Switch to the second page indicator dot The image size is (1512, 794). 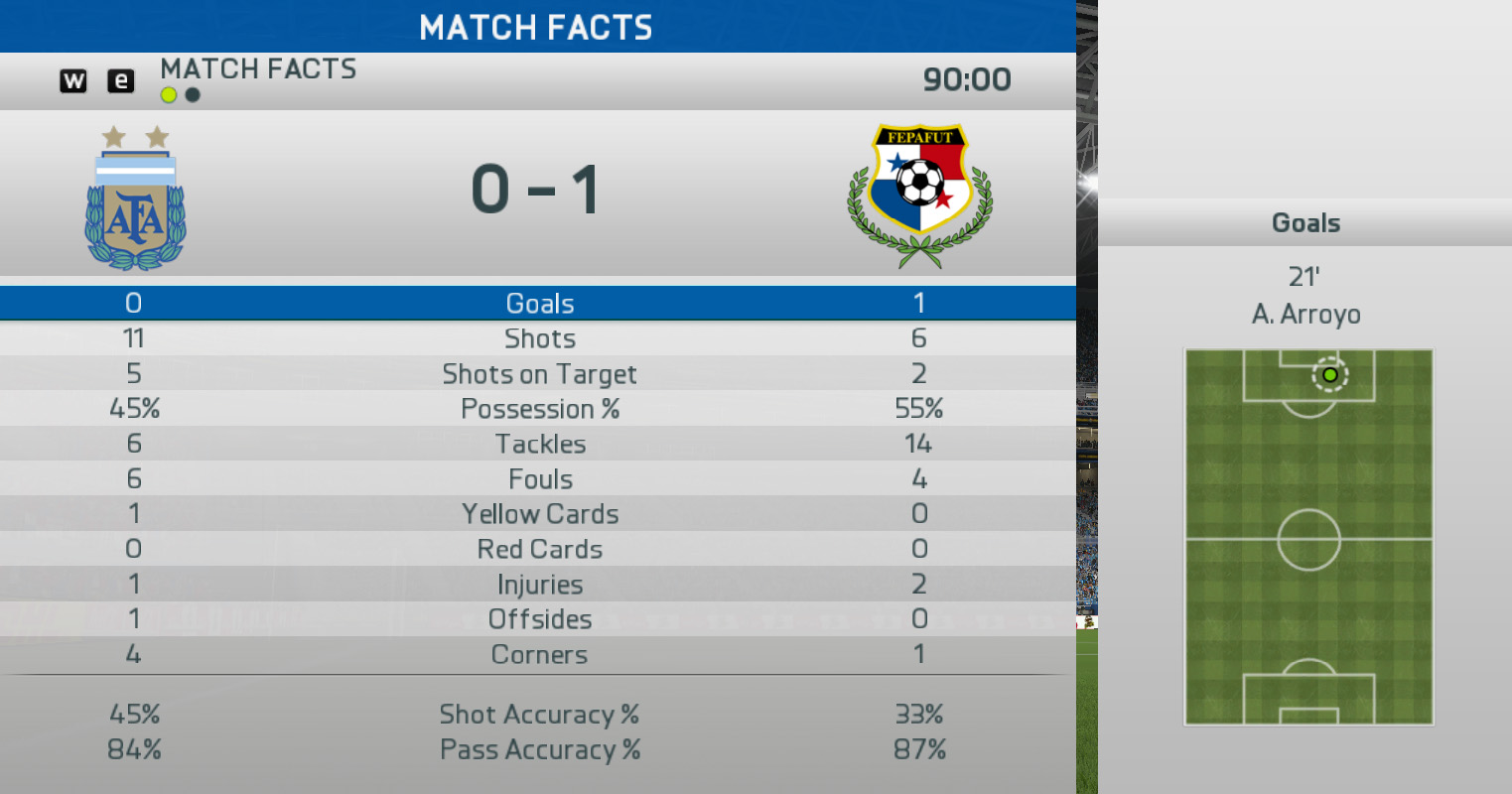(193, 95)
